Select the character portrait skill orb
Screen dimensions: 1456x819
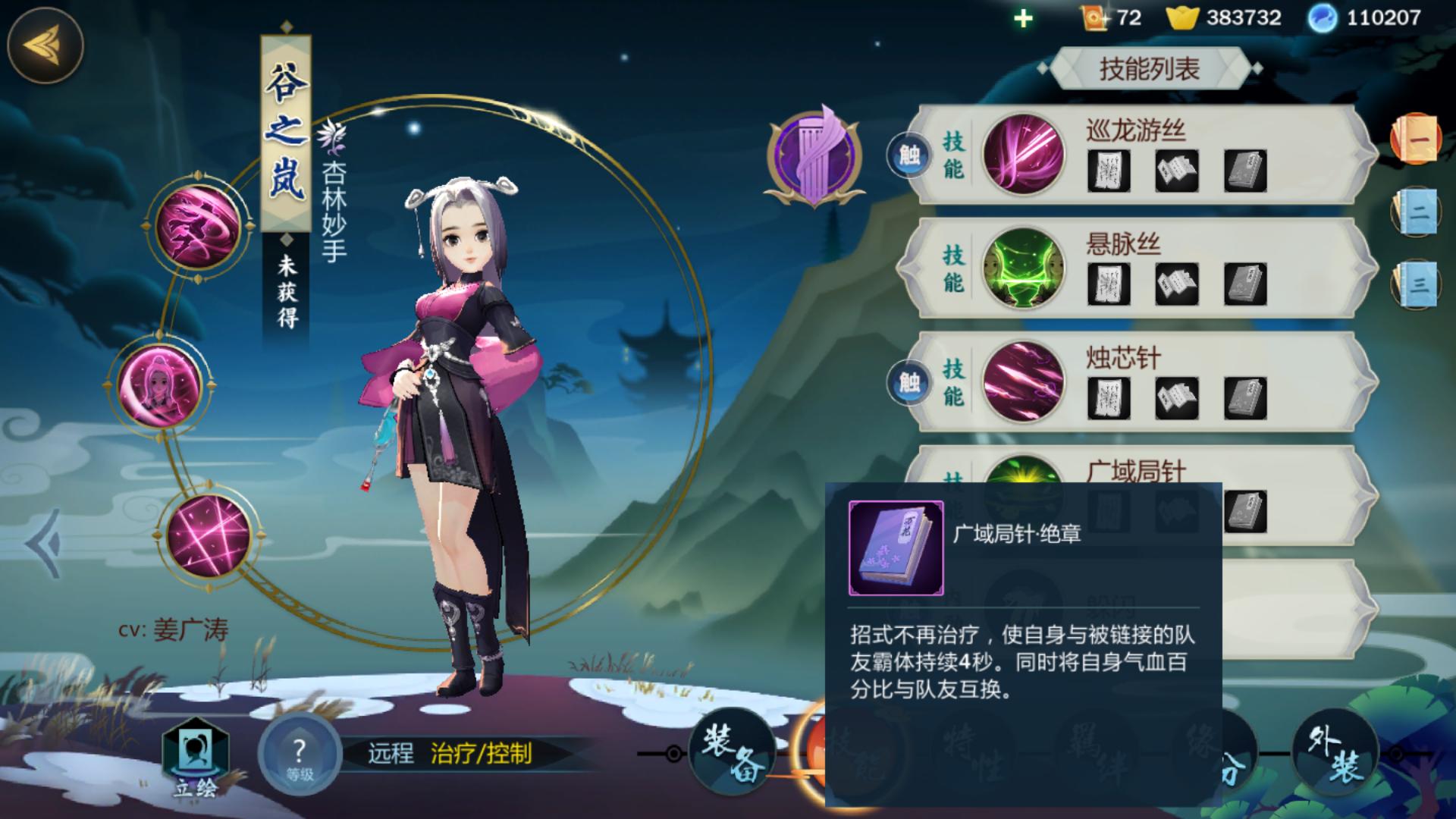(x=160, y=384)
